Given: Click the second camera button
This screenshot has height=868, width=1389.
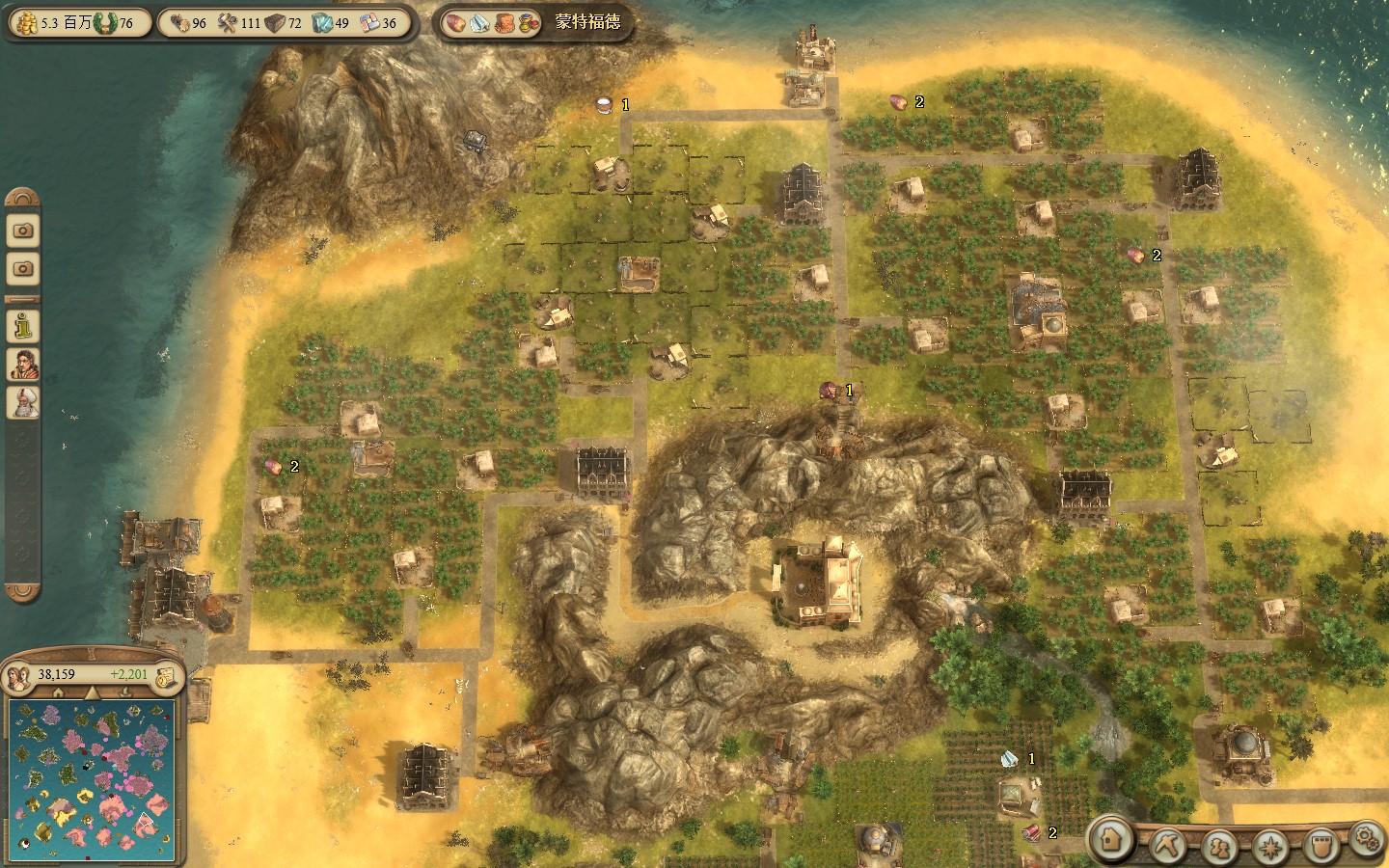Looking at the screenshot, I should [x=23, y=268].
